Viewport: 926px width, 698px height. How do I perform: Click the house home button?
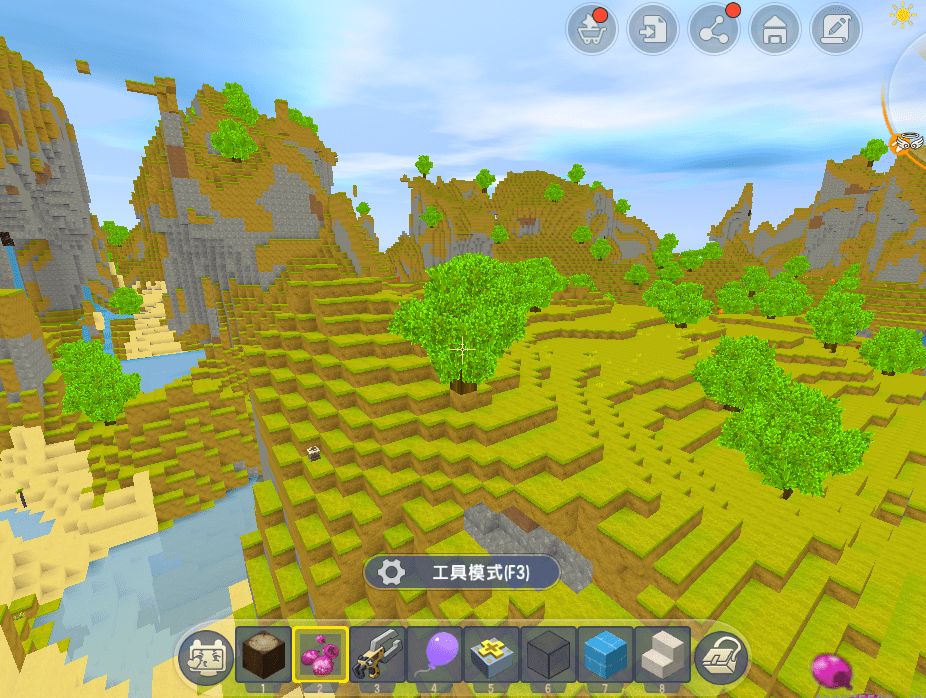[x=773, y=30]
